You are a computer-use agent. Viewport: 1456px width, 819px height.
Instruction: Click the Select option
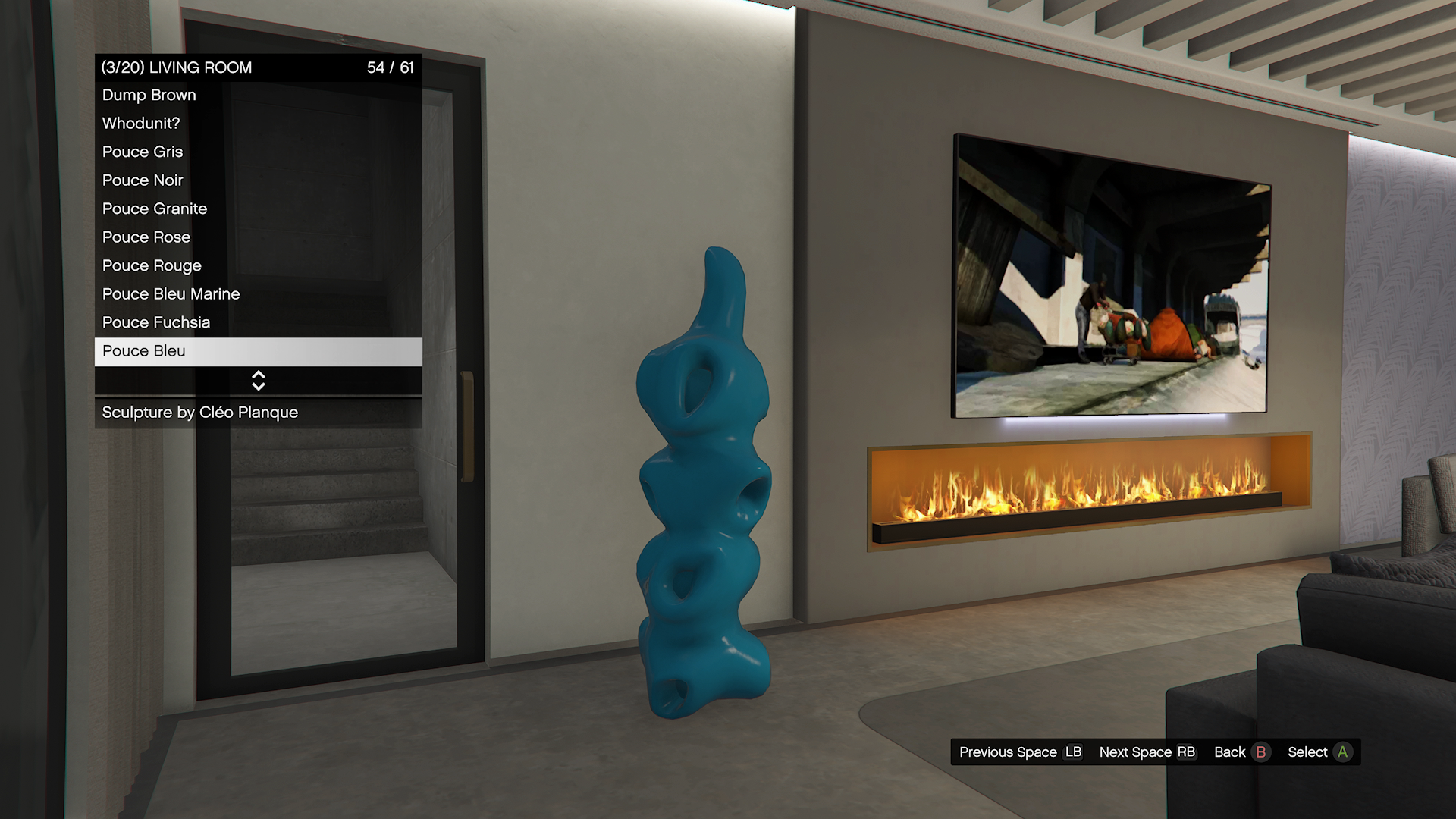[x=1319, y=752]
